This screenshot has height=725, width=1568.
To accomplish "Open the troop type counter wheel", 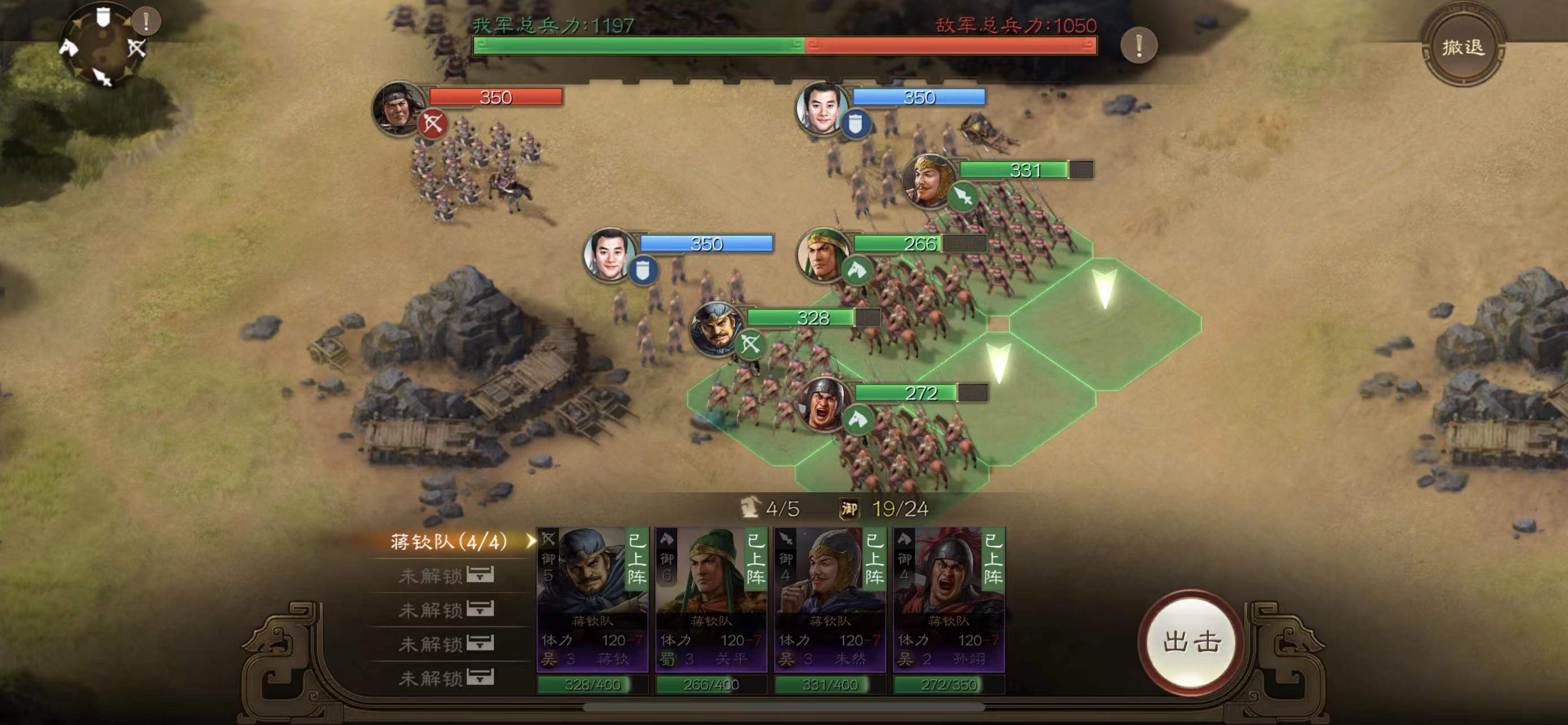I will coord(102,48).
